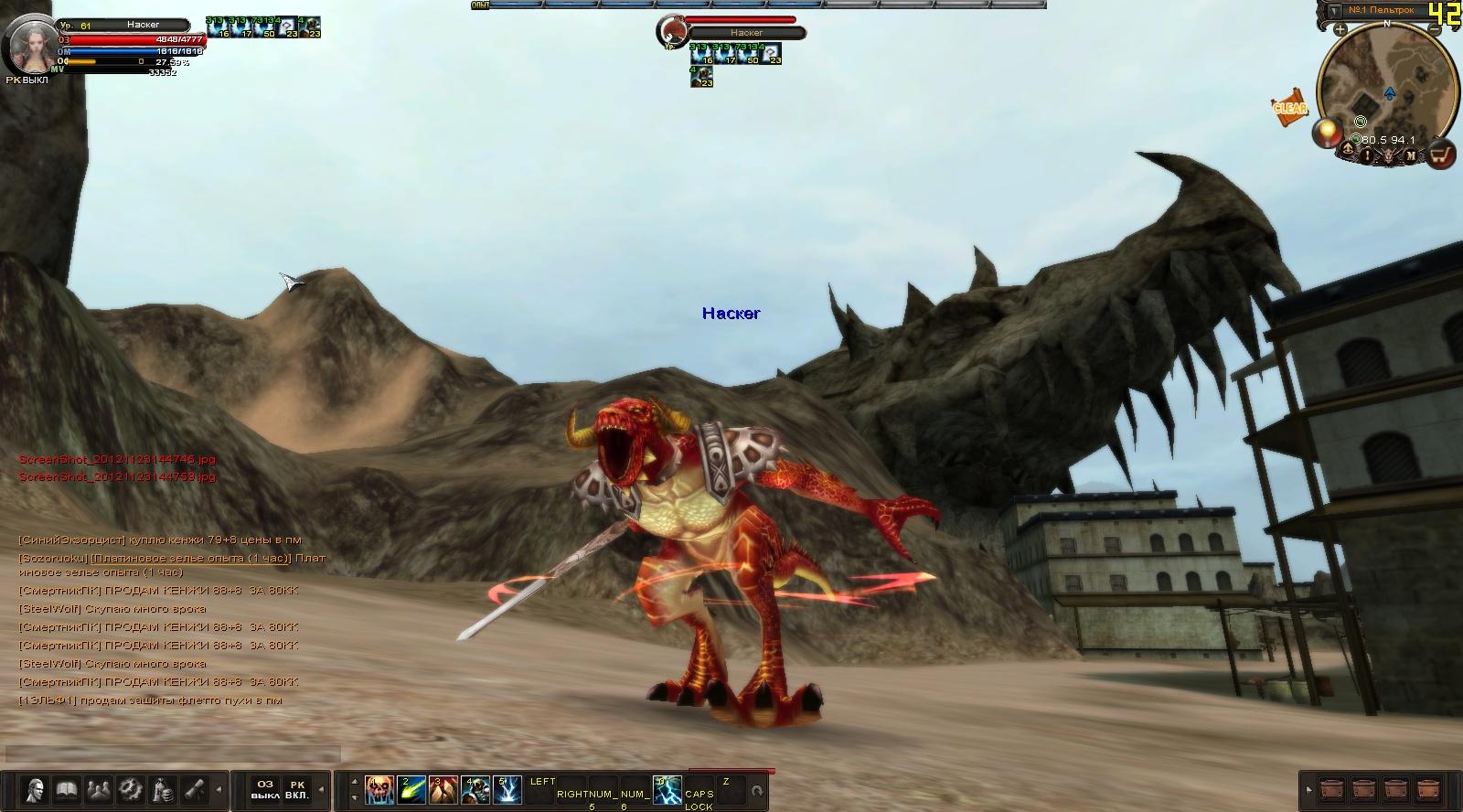
Task: Open the group of people social icon
Action: pyautogui.click(x=98, y=789)
